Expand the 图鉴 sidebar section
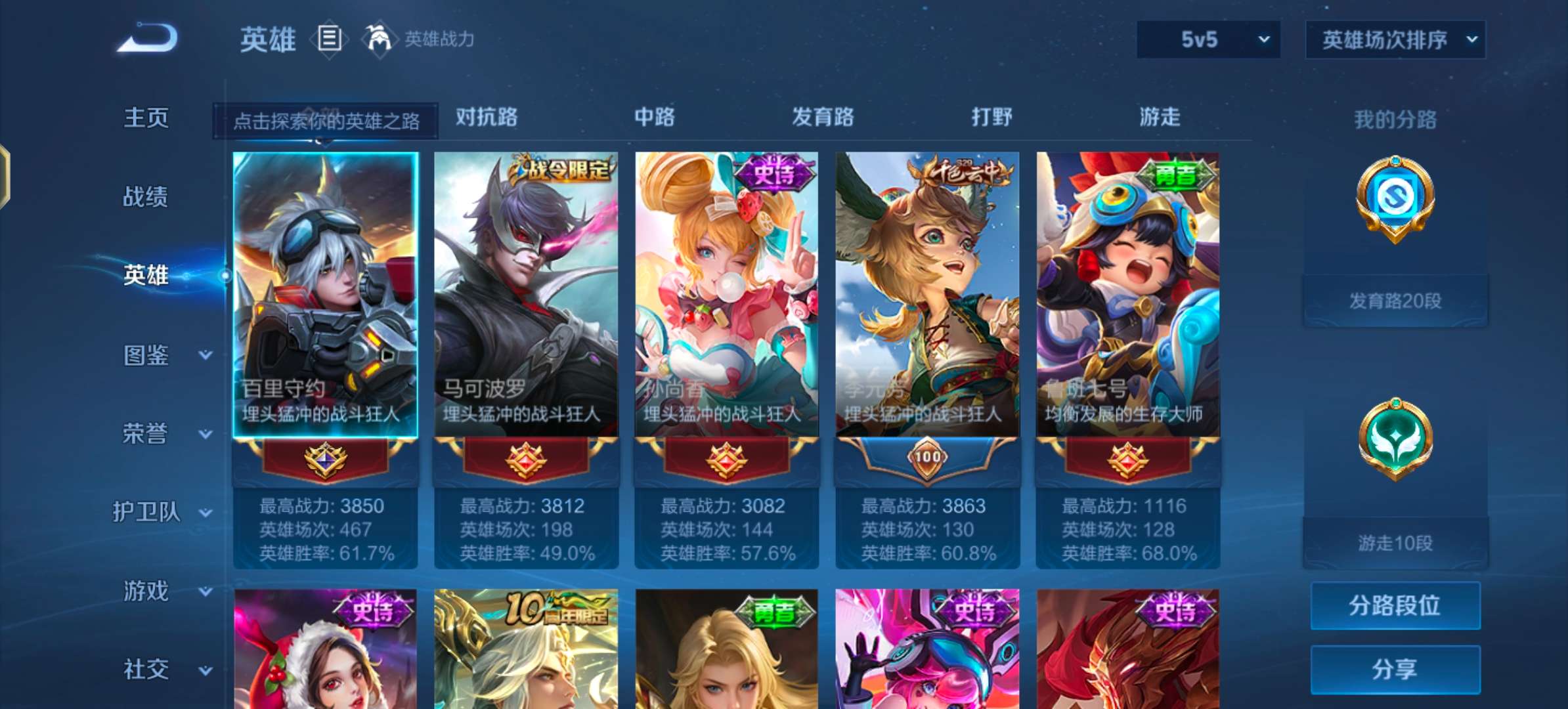 (146, 355)
